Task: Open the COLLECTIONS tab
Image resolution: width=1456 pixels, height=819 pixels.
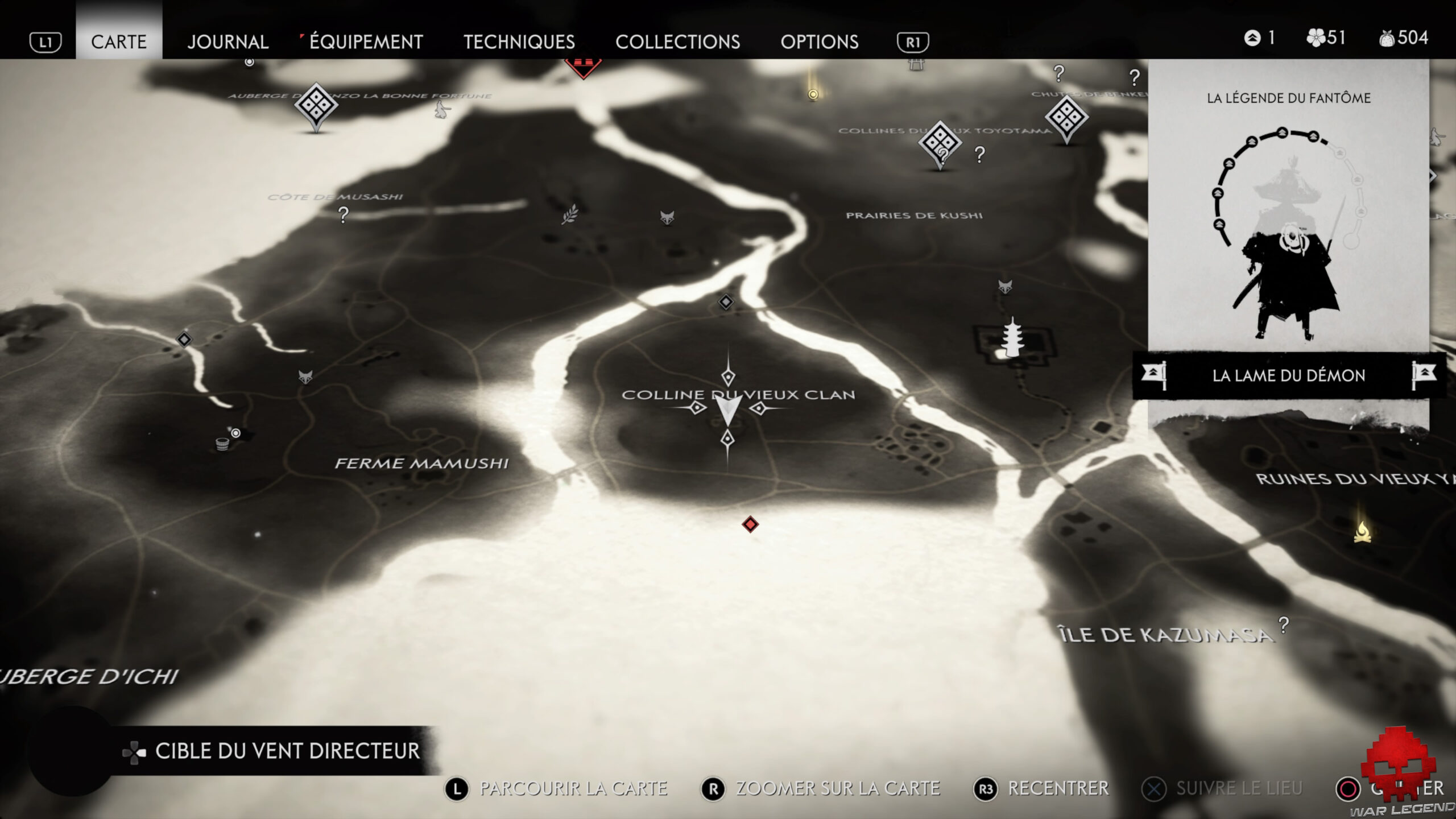Action: (678, 42)
